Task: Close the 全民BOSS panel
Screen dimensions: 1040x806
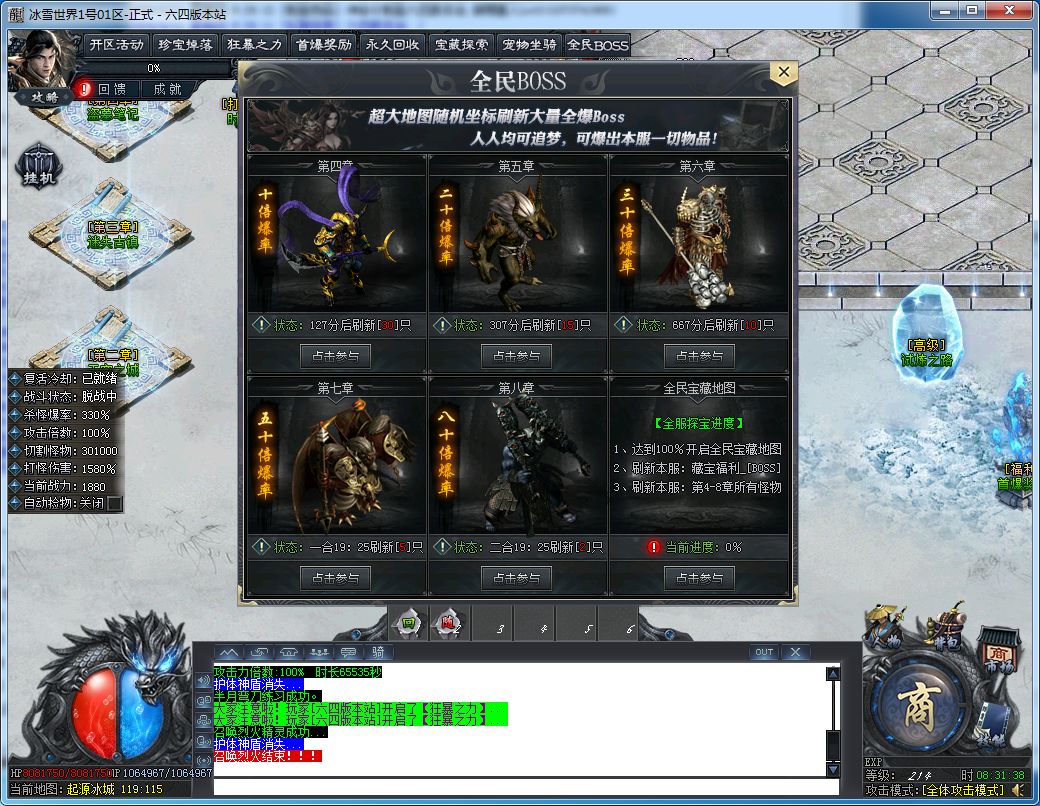Action: point(784,72)
